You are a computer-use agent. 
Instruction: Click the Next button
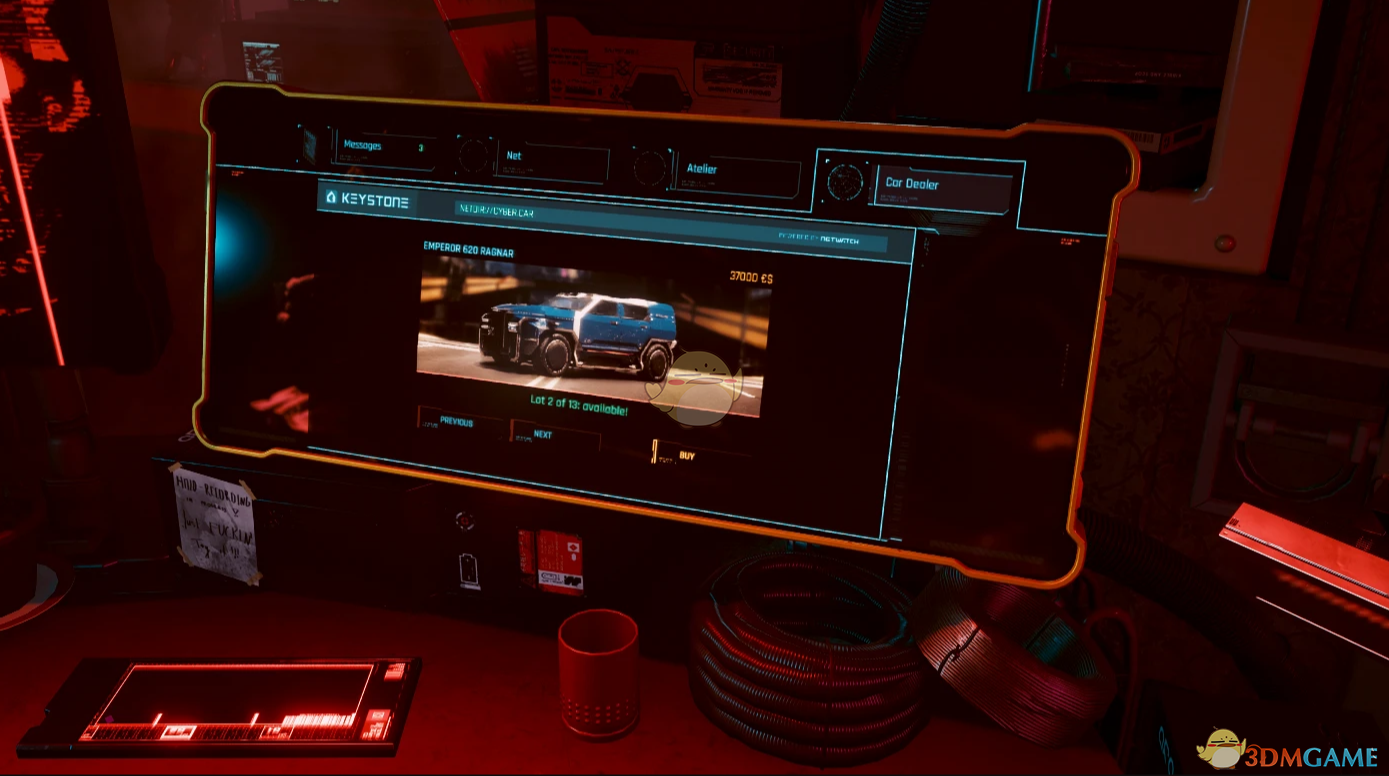coord(540,435)
